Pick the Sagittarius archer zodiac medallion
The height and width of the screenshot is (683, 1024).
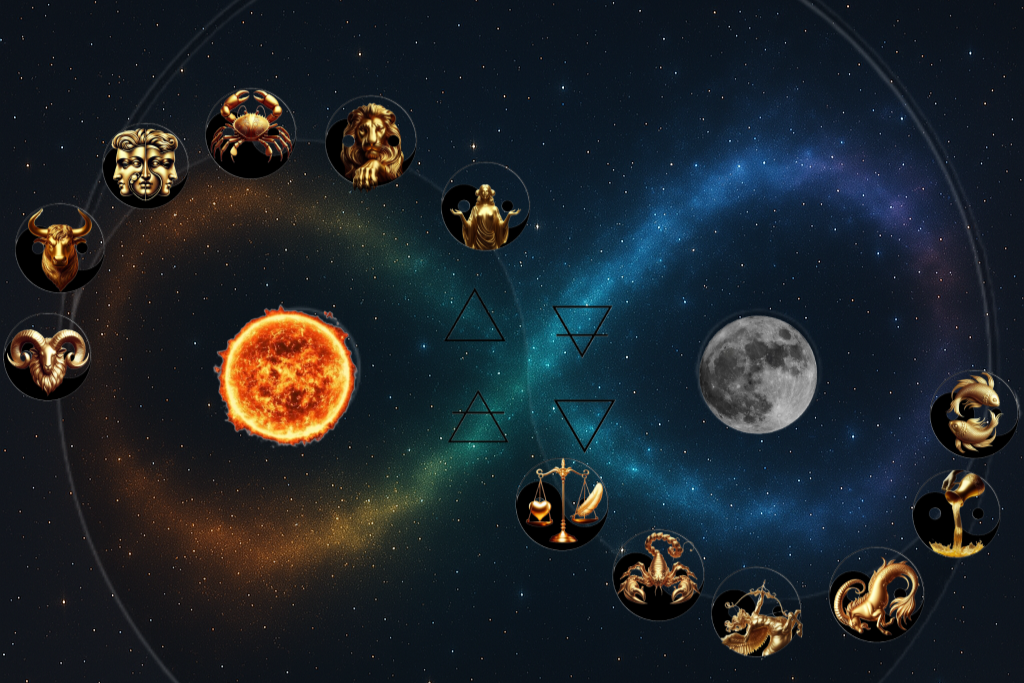(756, 611)
